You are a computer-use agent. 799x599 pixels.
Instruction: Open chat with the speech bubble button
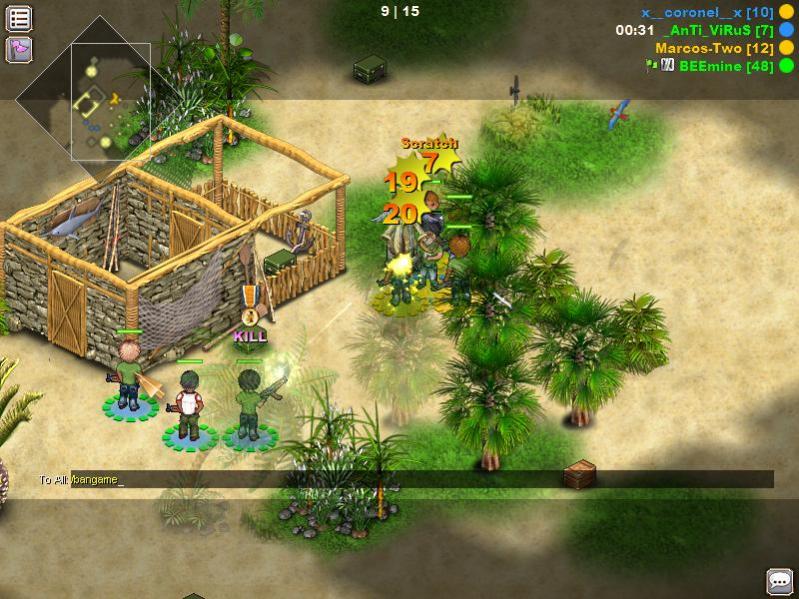[x=779, y=581]
